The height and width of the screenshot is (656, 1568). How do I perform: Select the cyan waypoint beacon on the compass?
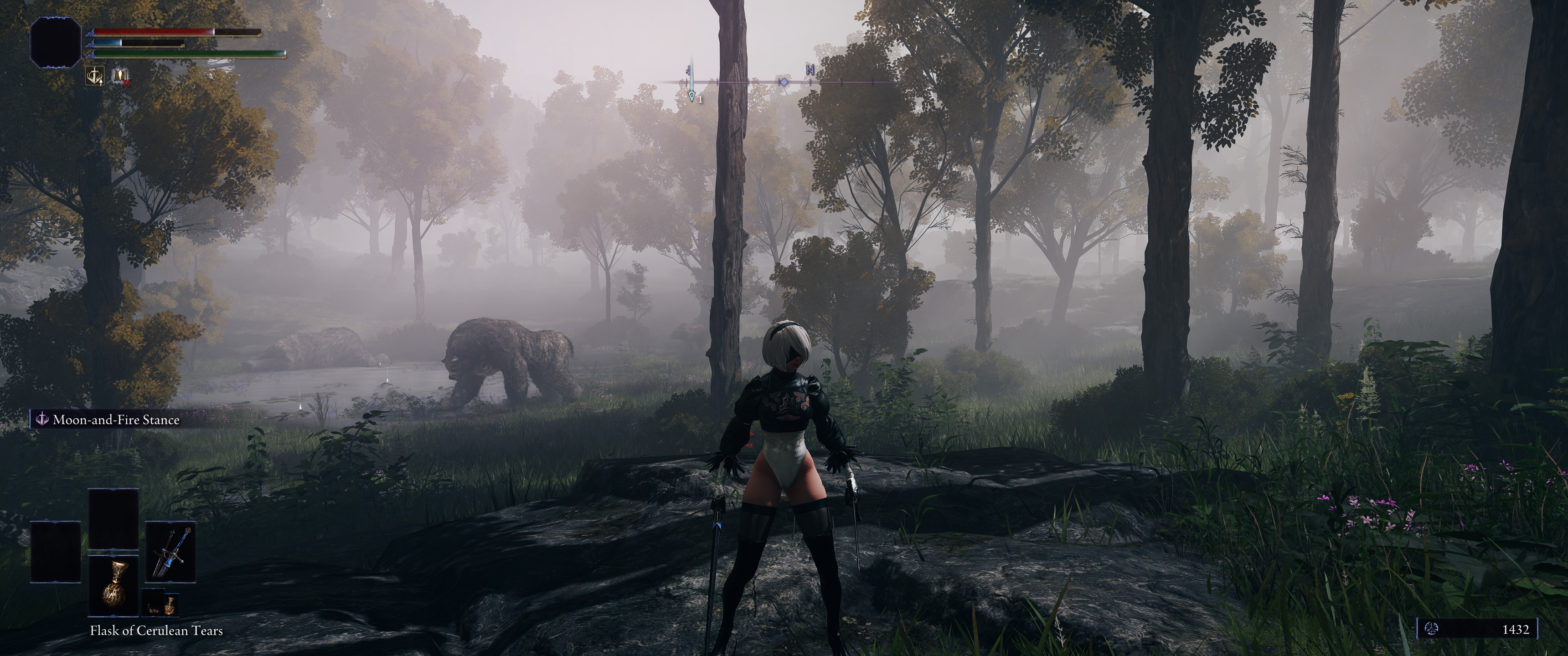(691, 85)
